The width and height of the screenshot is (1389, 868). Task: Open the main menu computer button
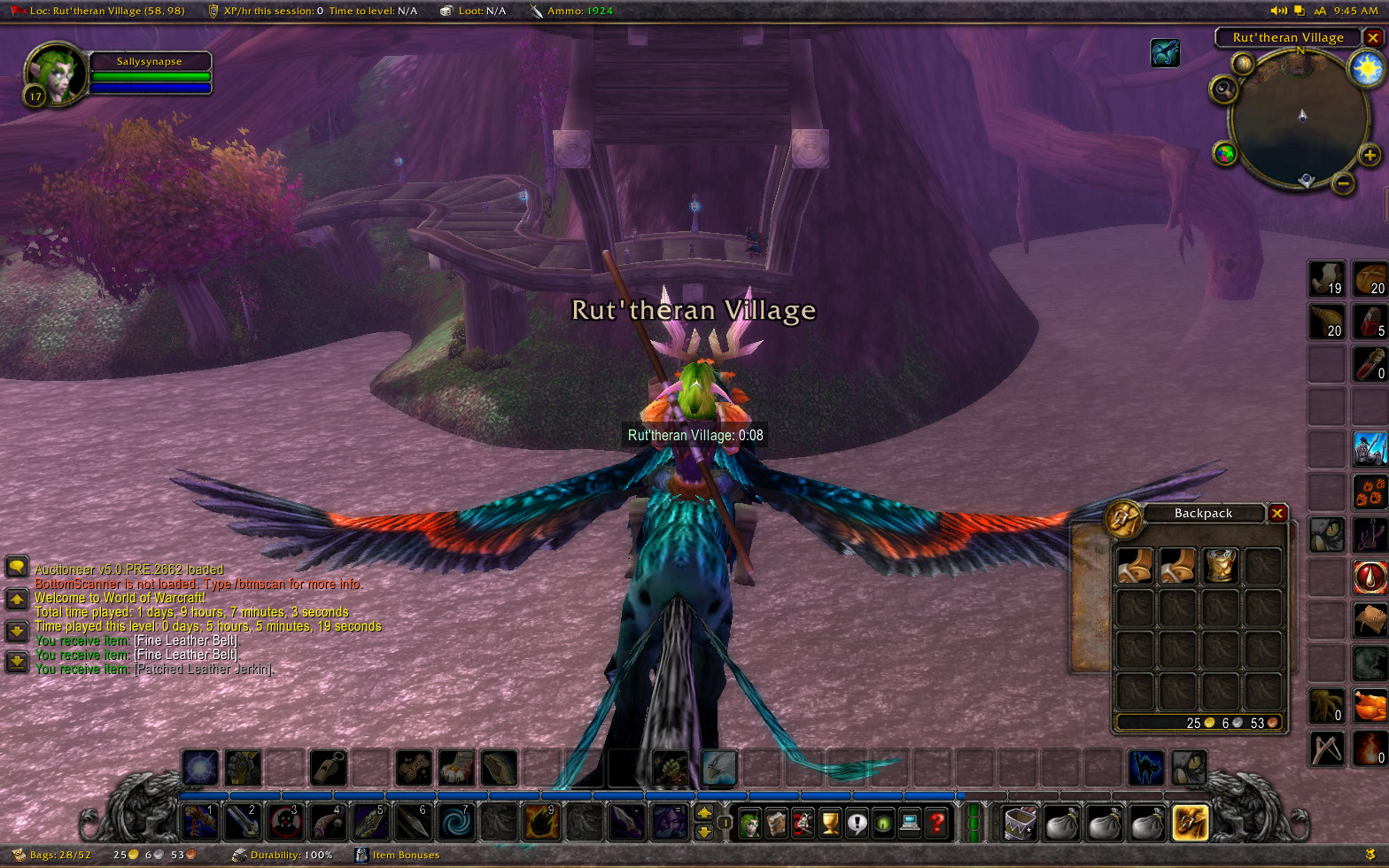pos(910,824)
